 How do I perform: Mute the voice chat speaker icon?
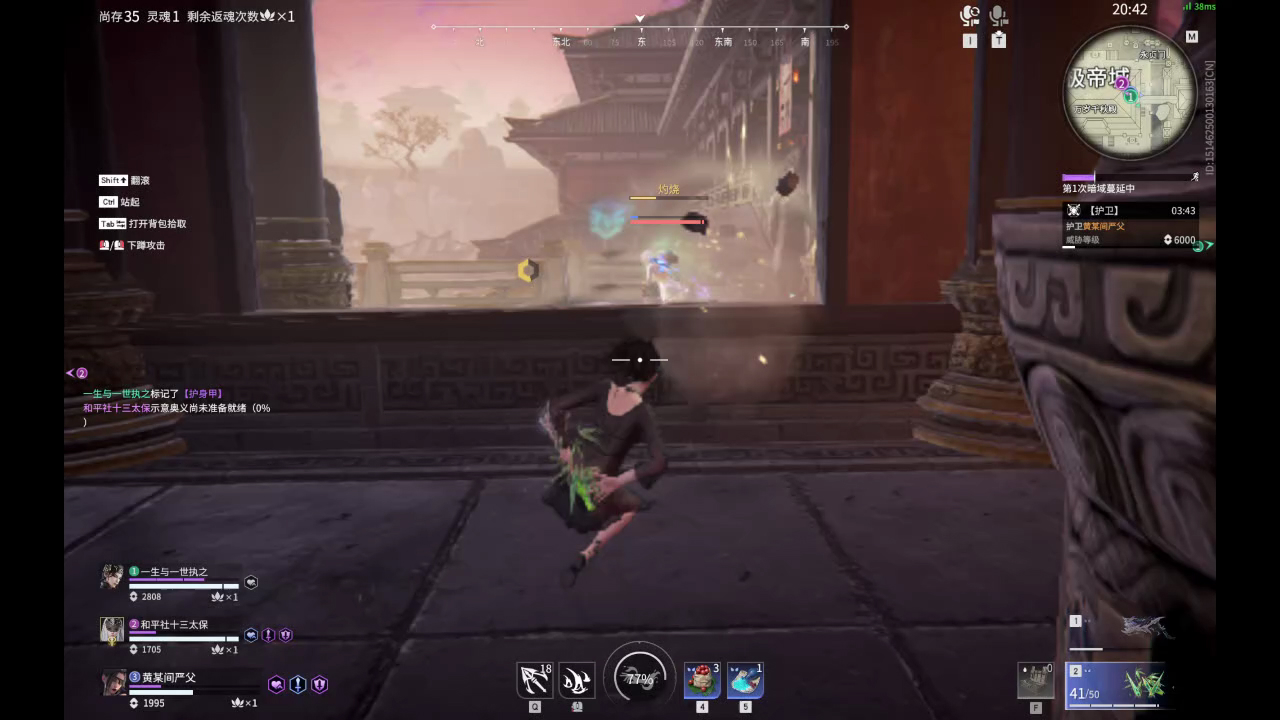tap(968, 14)
